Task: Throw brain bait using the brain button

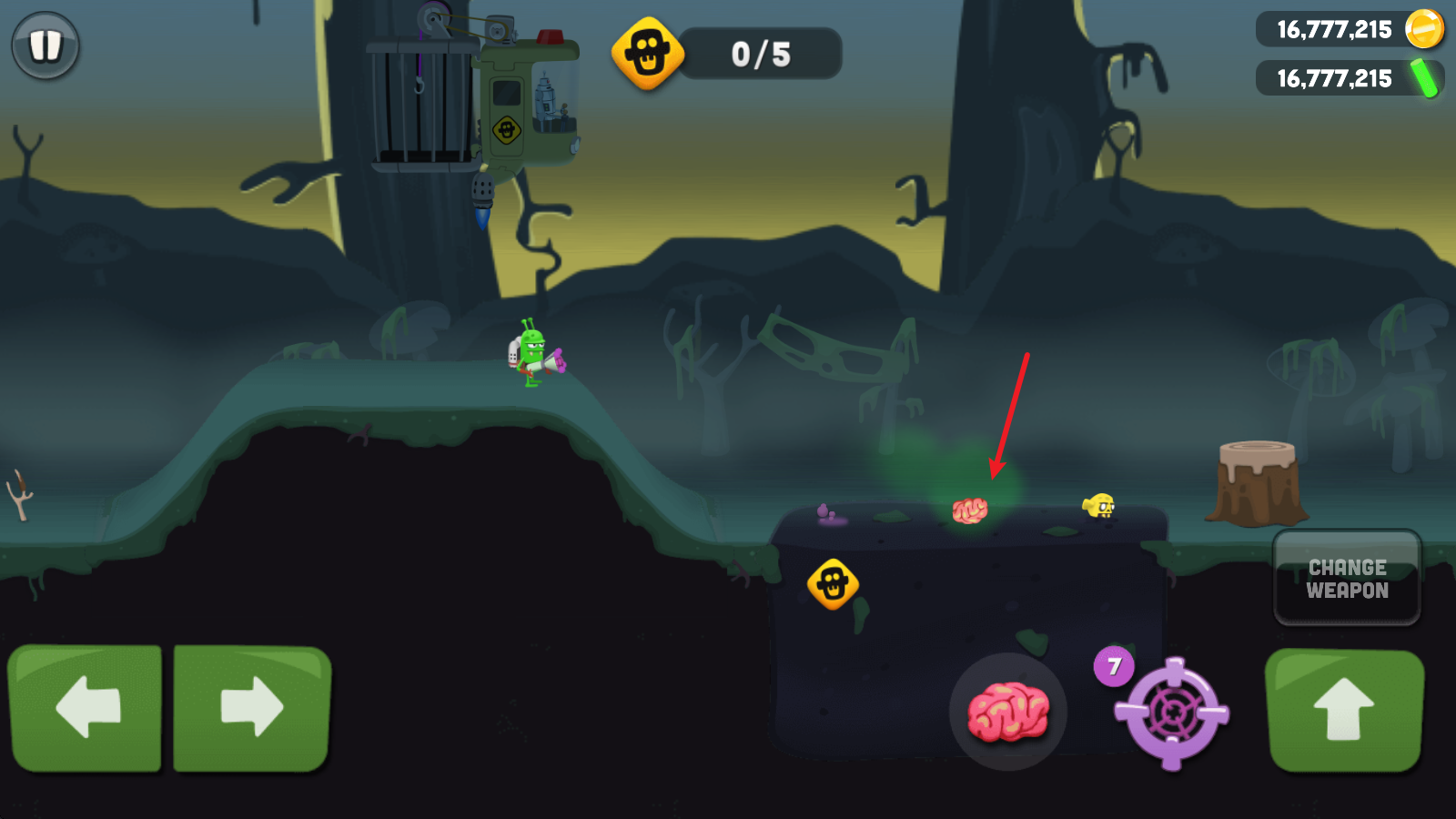Action: [x=1007, y=712]
